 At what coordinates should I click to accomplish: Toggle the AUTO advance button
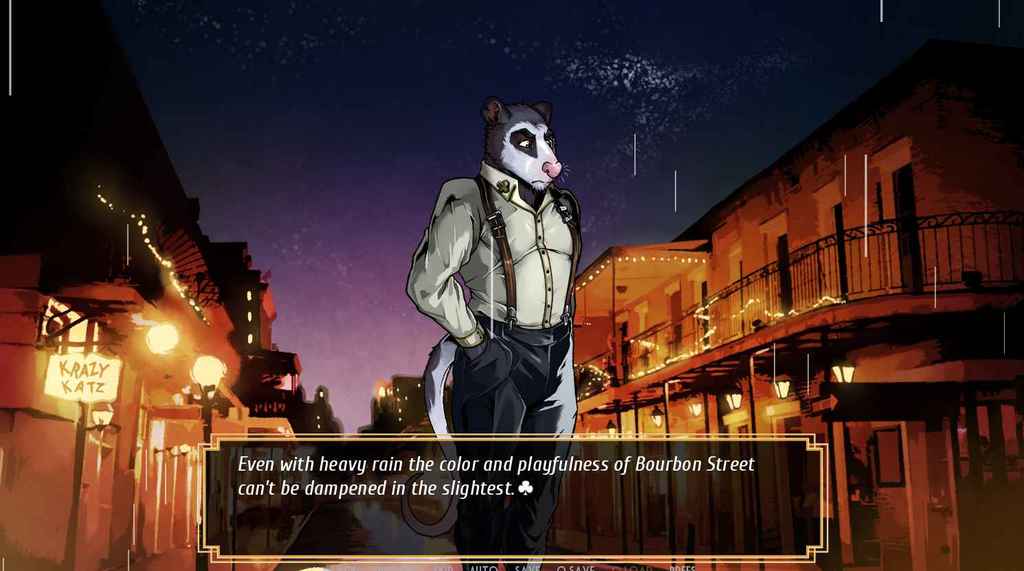[482, 567]
